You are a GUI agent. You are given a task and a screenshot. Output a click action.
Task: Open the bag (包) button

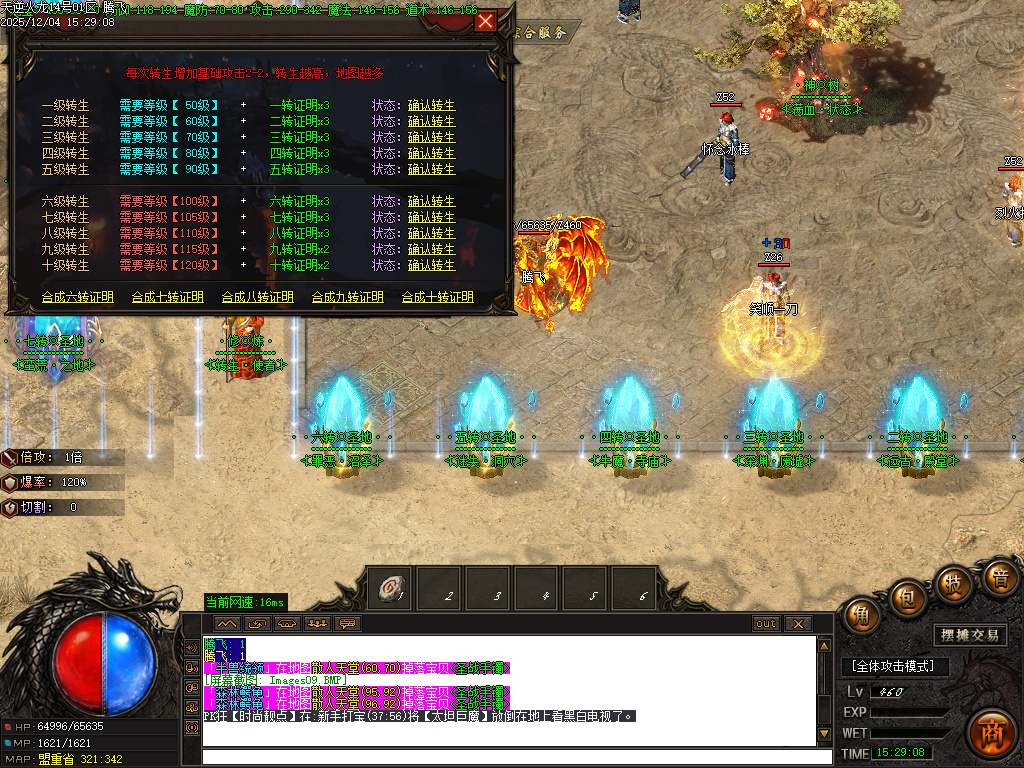click(907, 597)
